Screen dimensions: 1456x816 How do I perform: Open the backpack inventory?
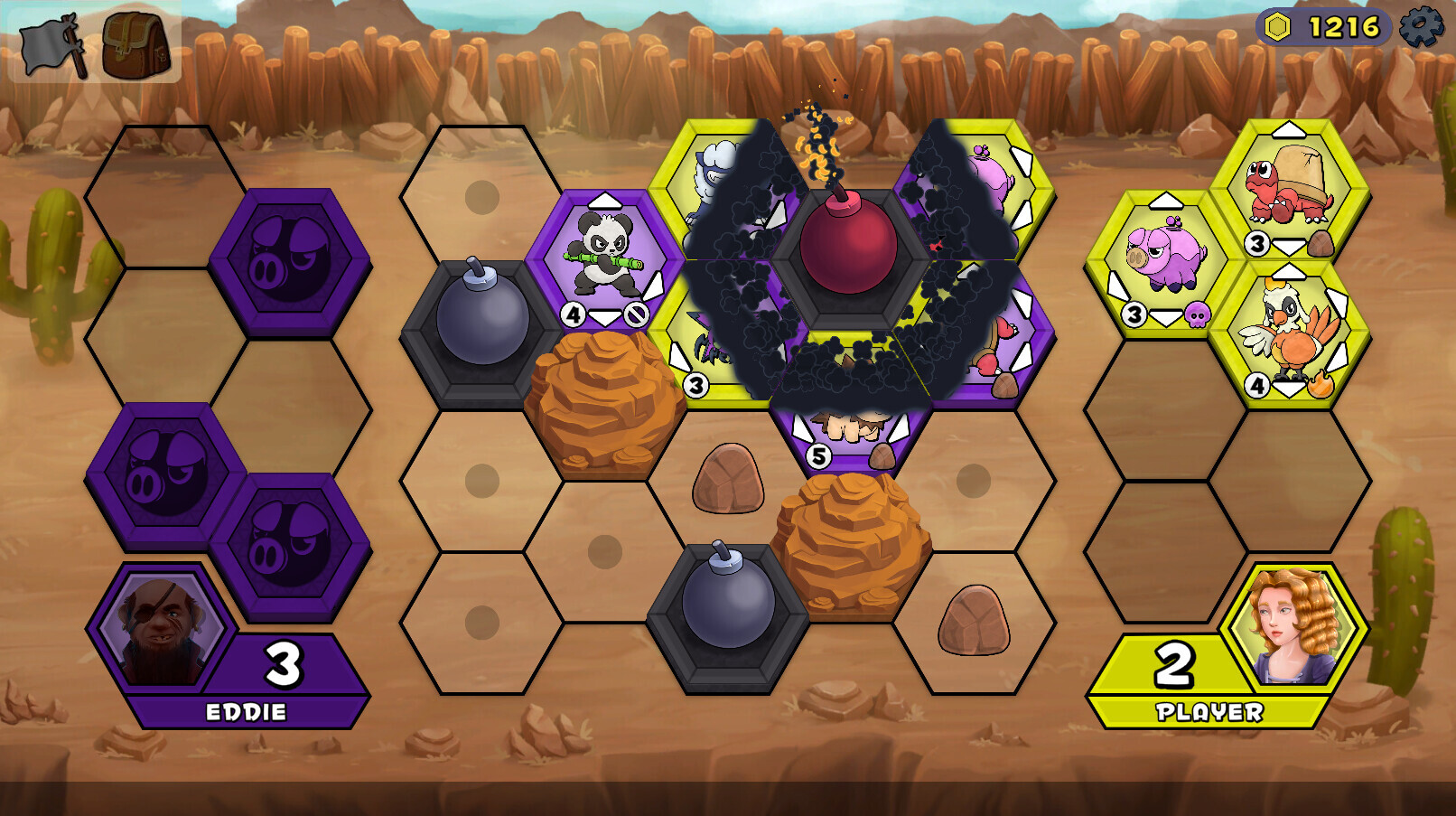click(x=134, y=40)
